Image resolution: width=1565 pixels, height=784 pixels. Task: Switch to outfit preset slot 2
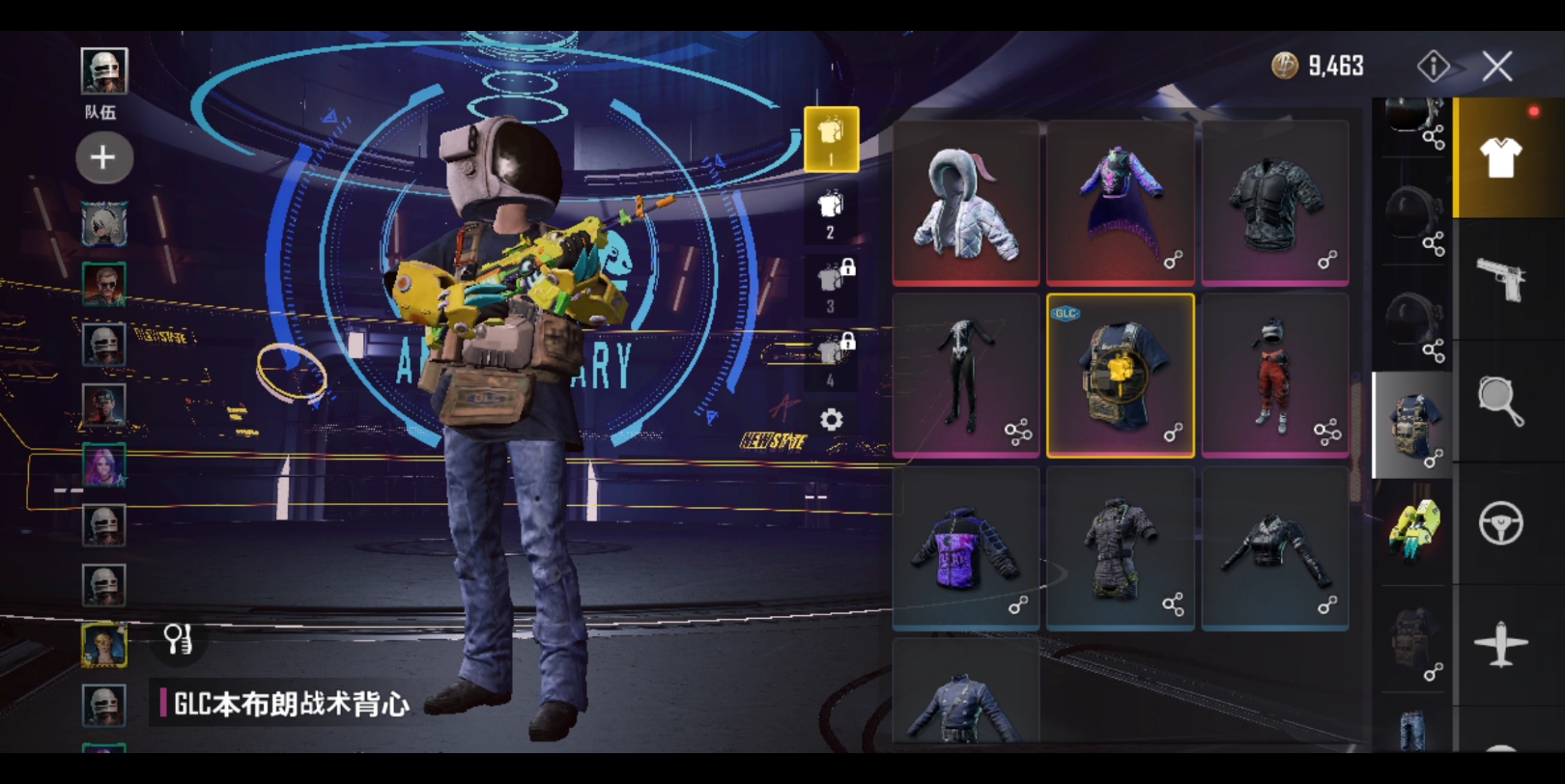tap(831, 214)
